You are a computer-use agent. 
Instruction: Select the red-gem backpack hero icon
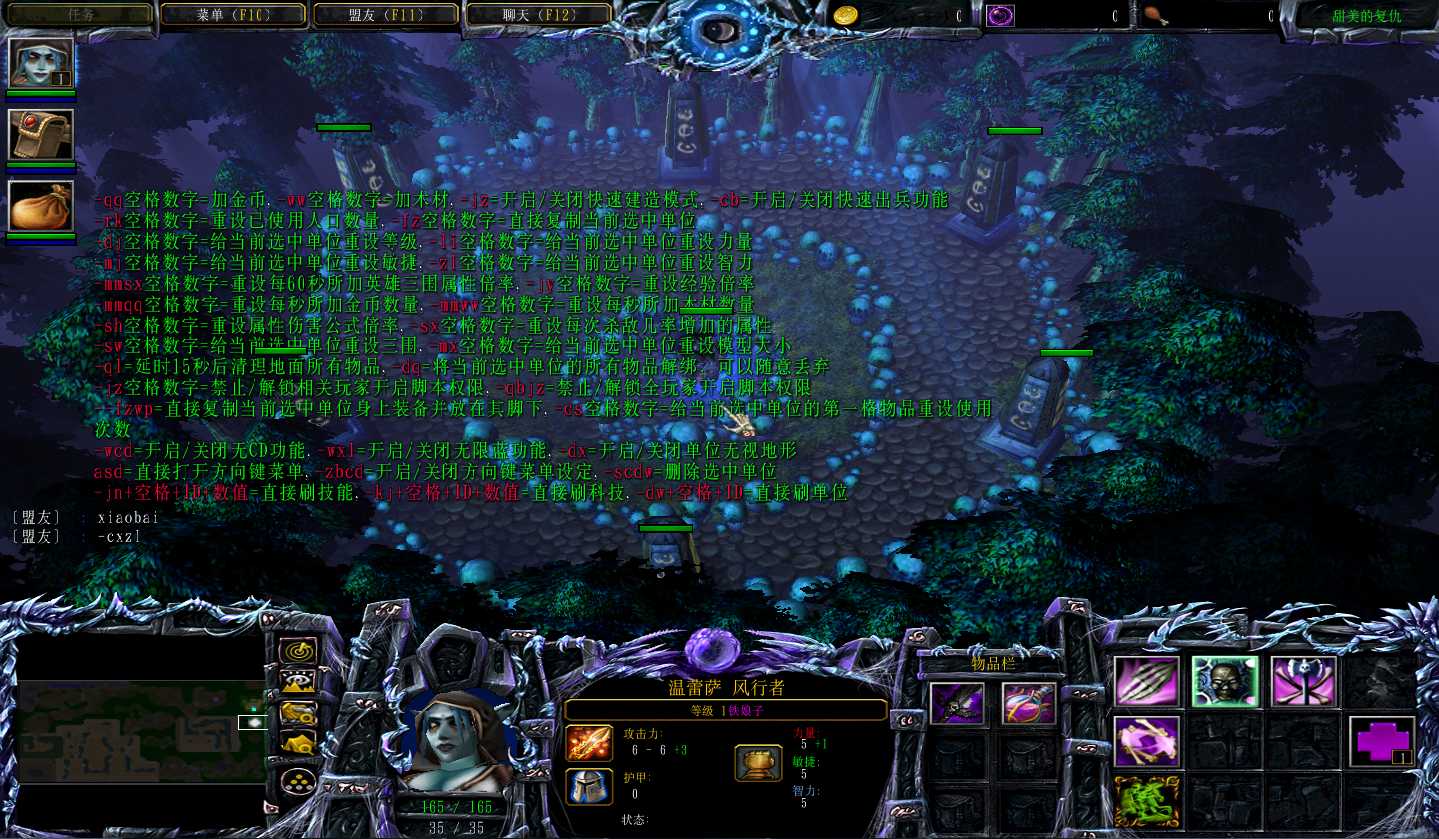pyautogui.click(x=41, y=135)
